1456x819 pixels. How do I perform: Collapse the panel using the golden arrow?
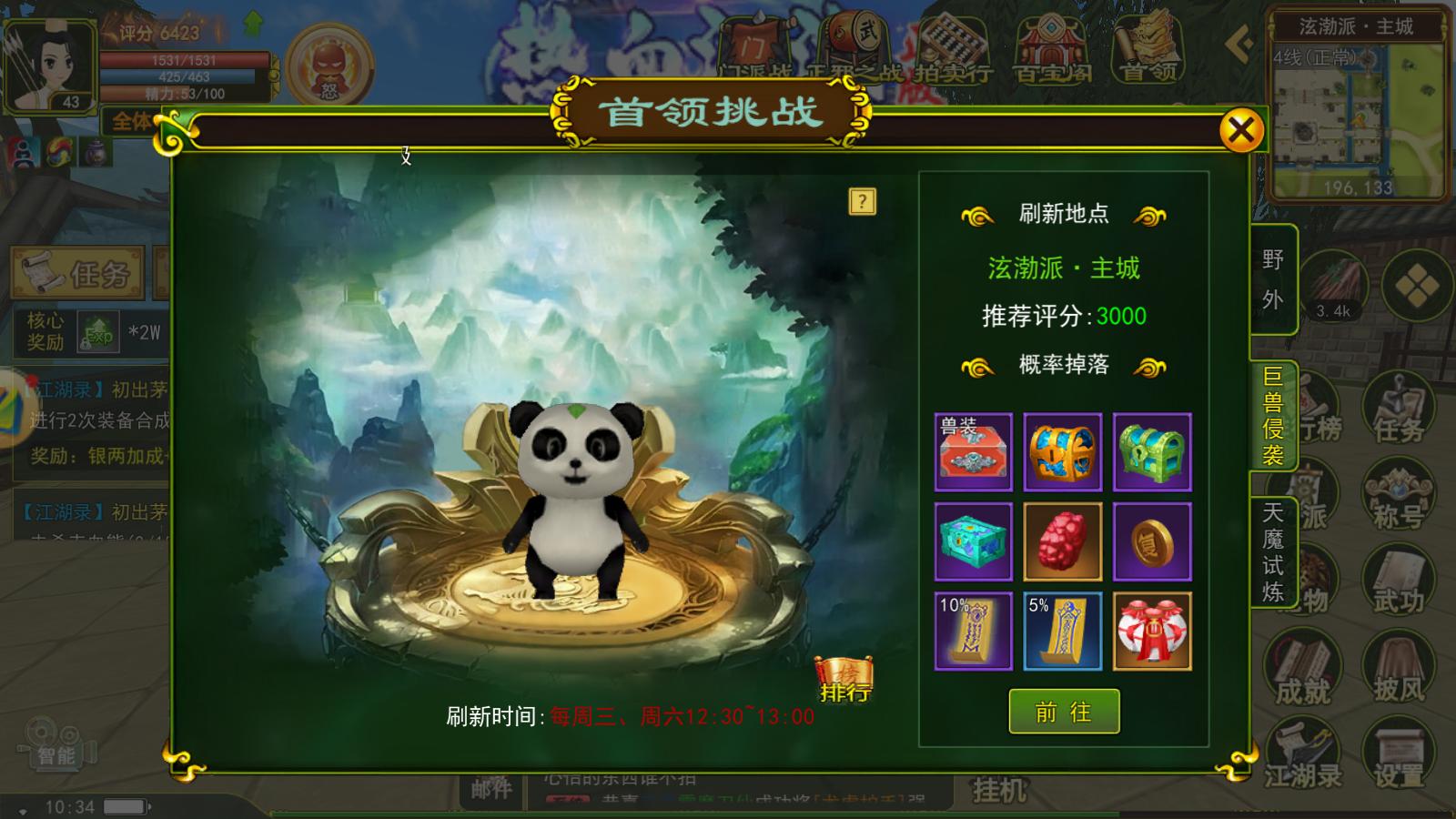pyautogui.click(x=1239, y=41)
